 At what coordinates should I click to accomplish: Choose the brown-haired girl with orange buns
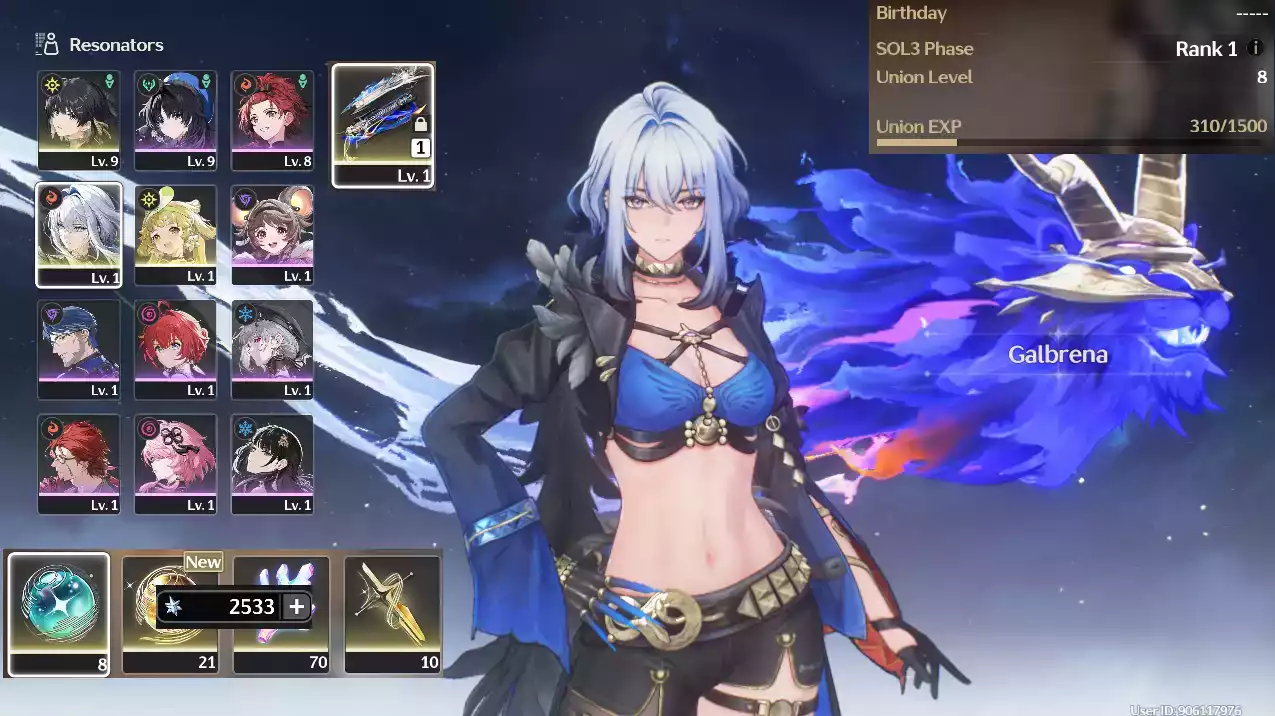pos(272,233)
